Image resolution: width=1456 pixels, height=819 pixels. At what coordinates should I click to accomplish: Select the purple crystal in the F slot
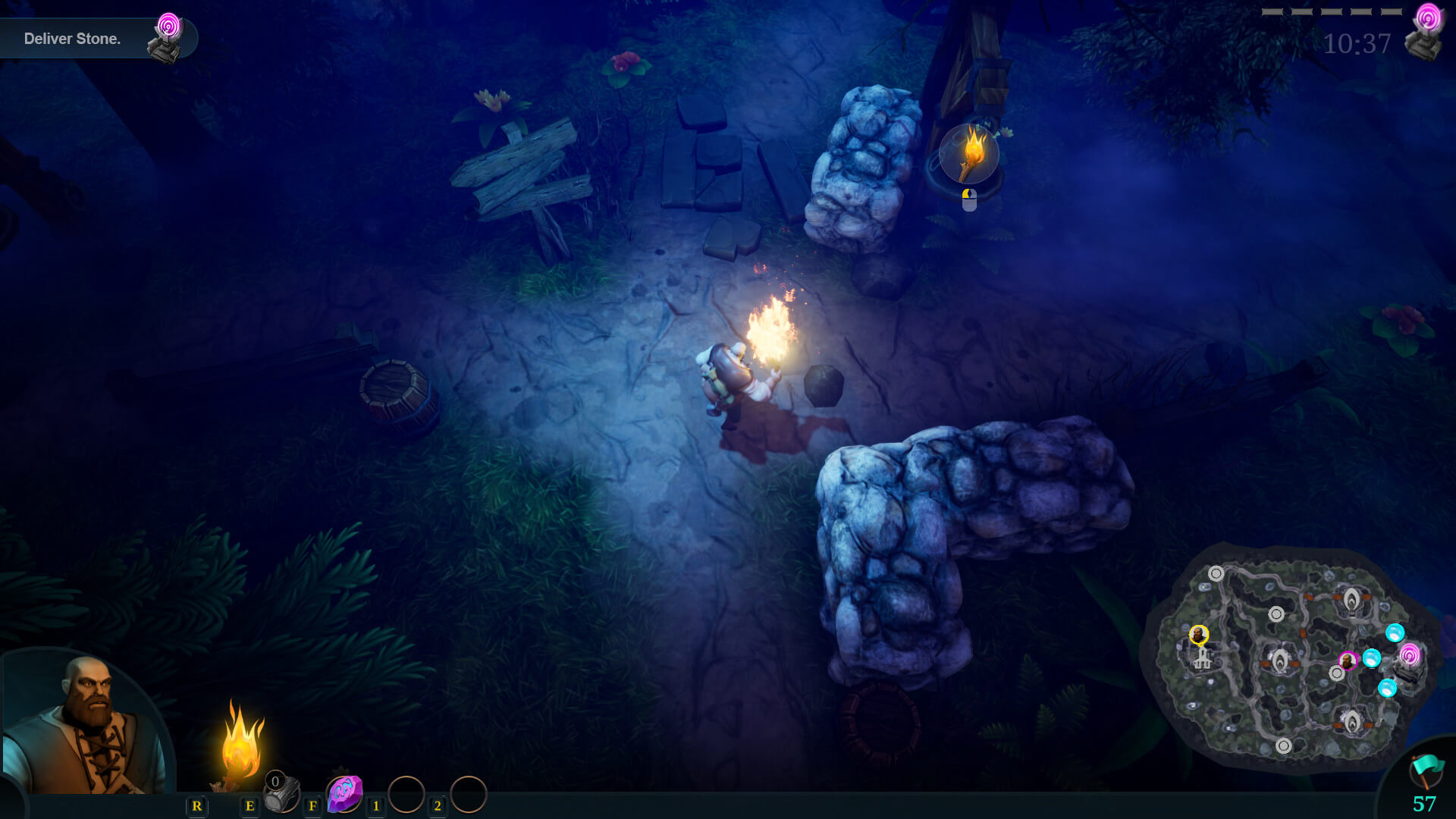tap(343, 793)
